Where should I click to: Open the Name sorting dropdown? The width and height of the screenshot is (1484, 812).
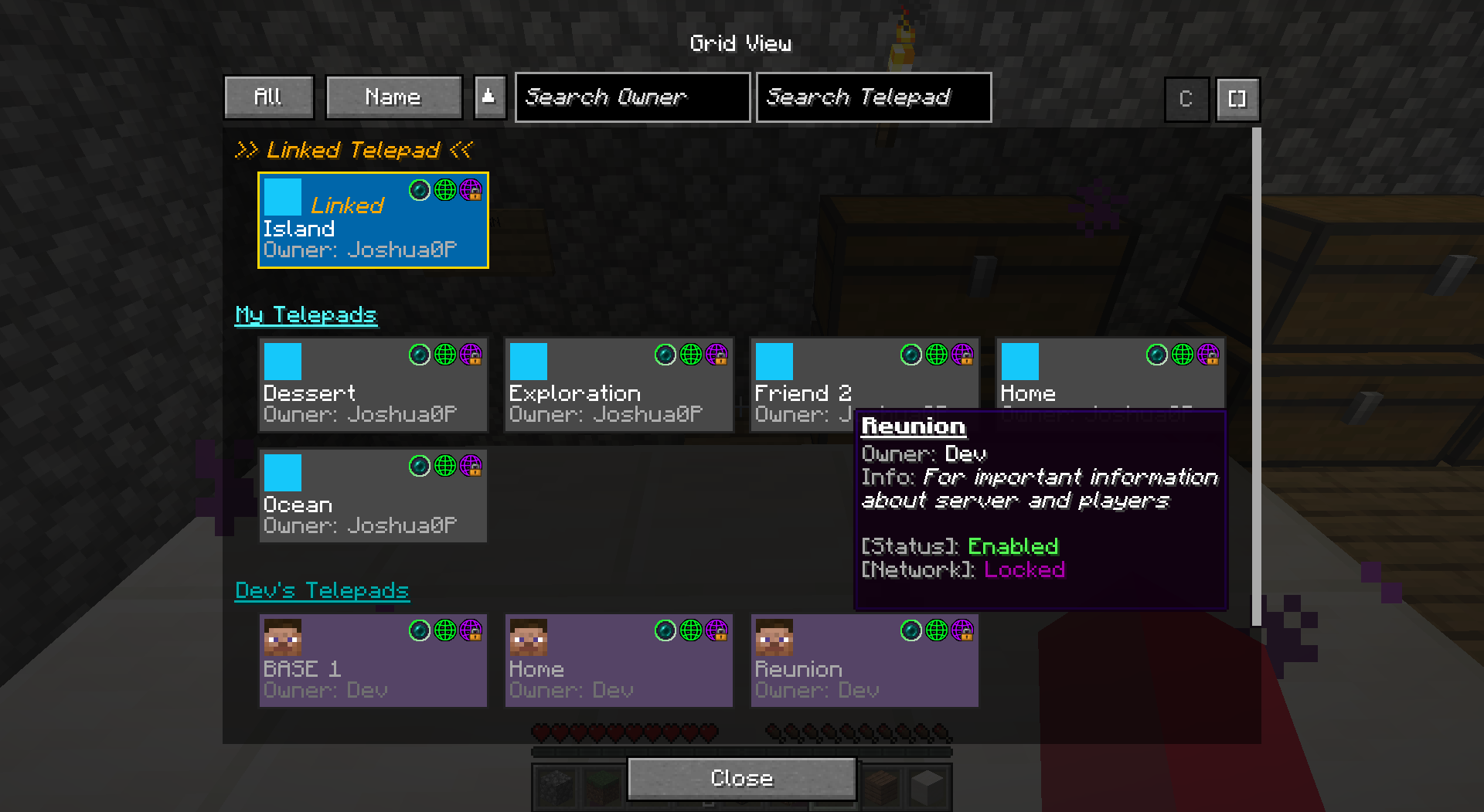(x=393, y=97)
